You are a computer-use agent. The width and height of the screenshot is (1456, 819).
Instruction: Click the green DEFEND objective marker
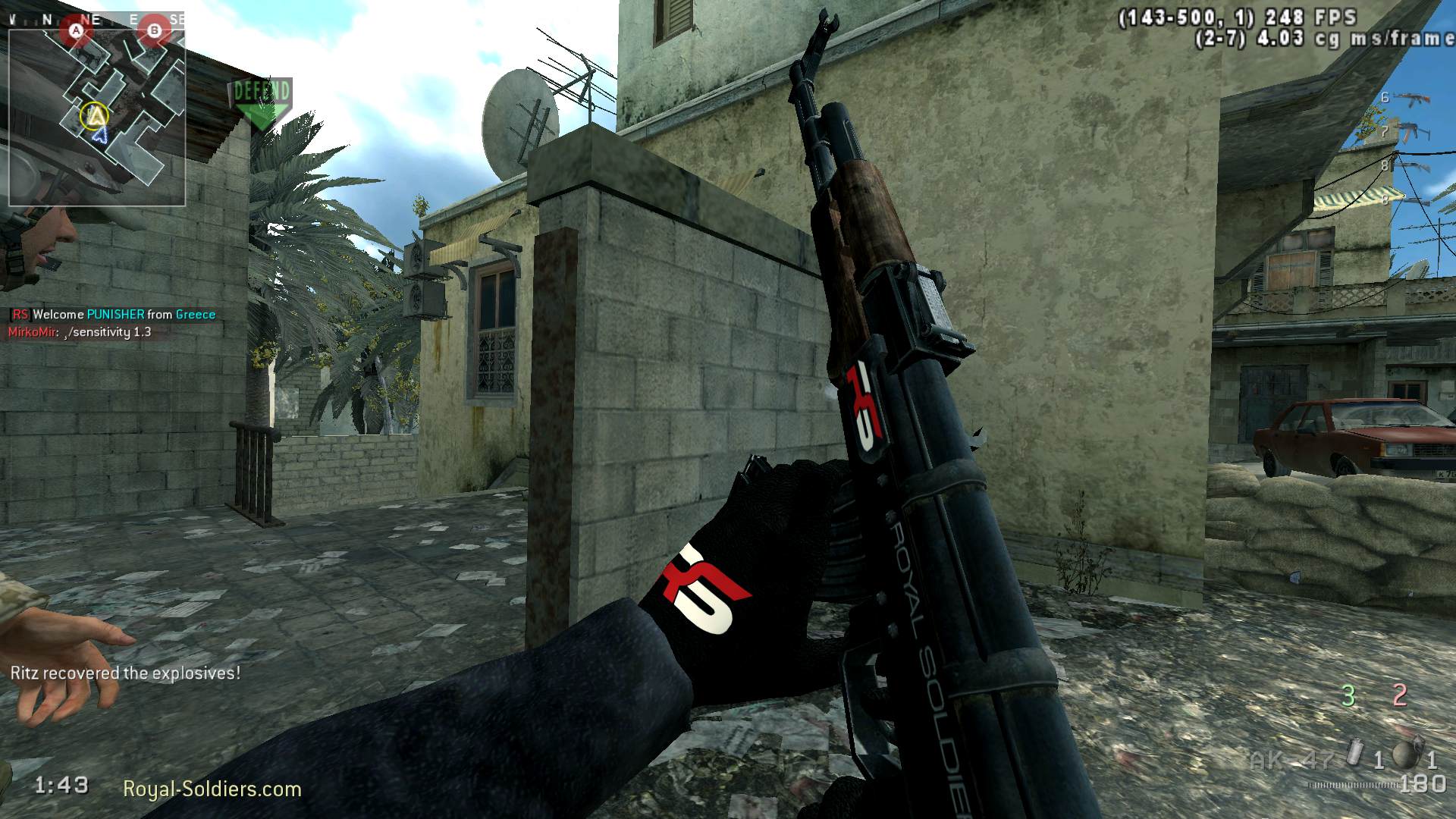(262, 102)
